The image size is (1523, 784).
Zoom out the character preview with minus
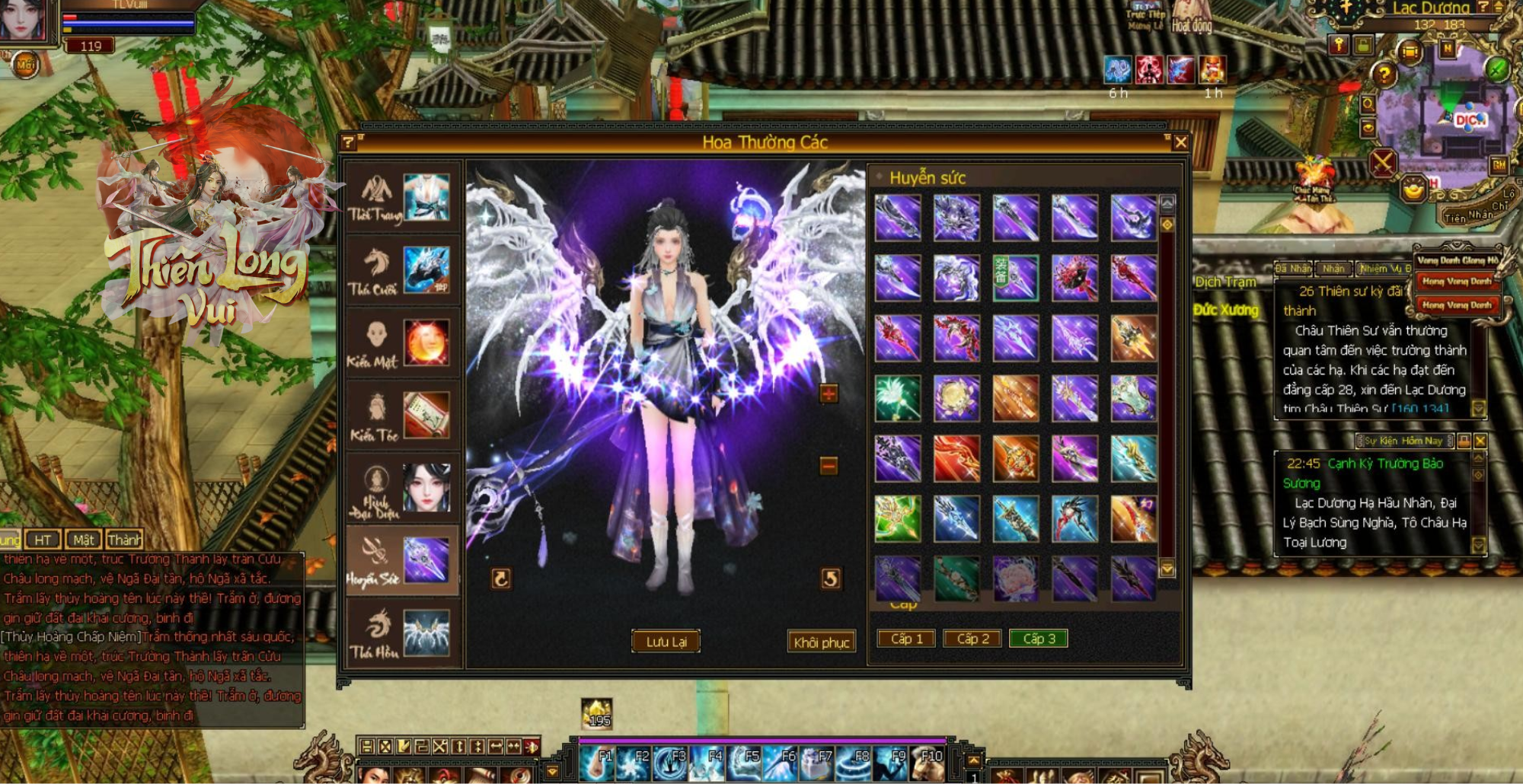point(829,464)
